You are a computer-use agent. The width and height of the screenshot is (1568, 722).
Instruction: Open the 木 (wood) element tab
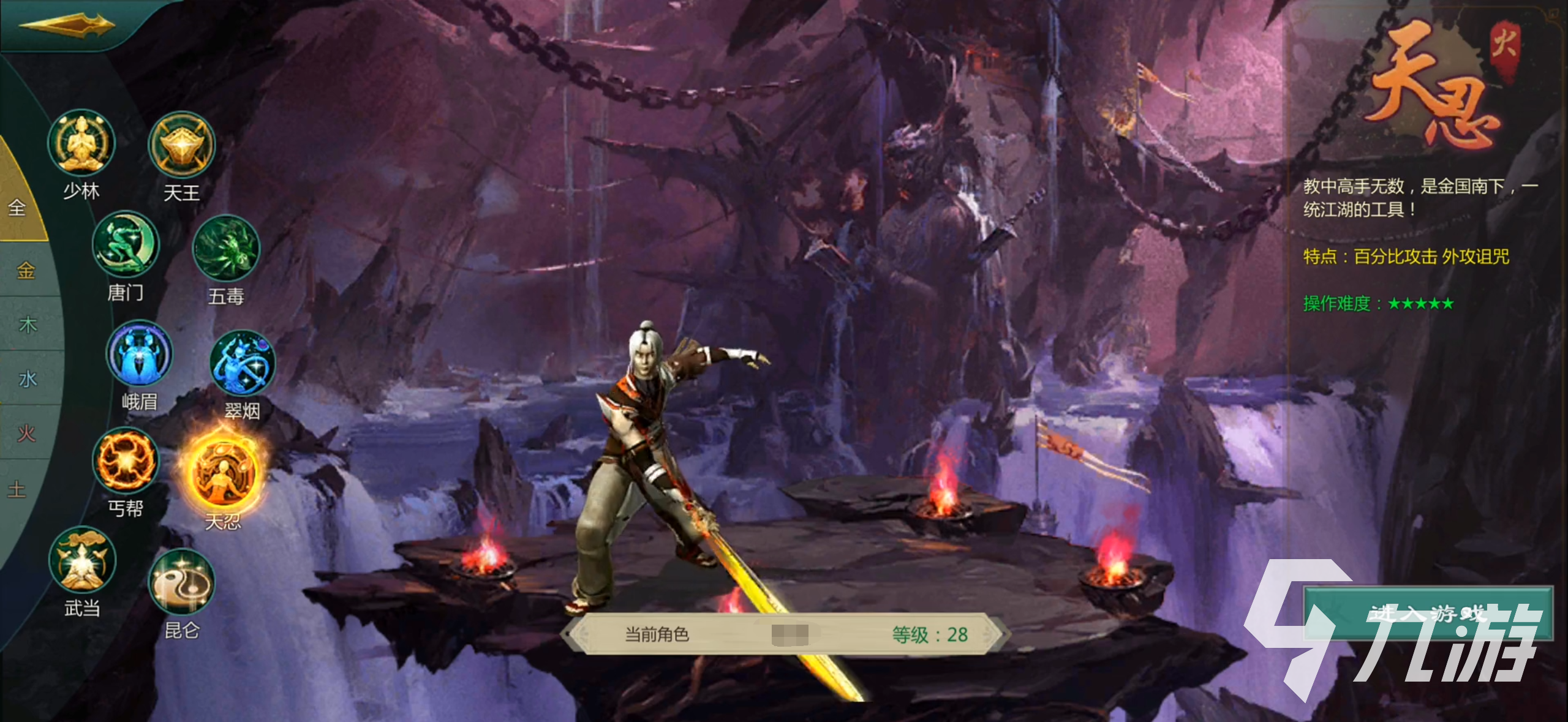(x=28, y=325)
